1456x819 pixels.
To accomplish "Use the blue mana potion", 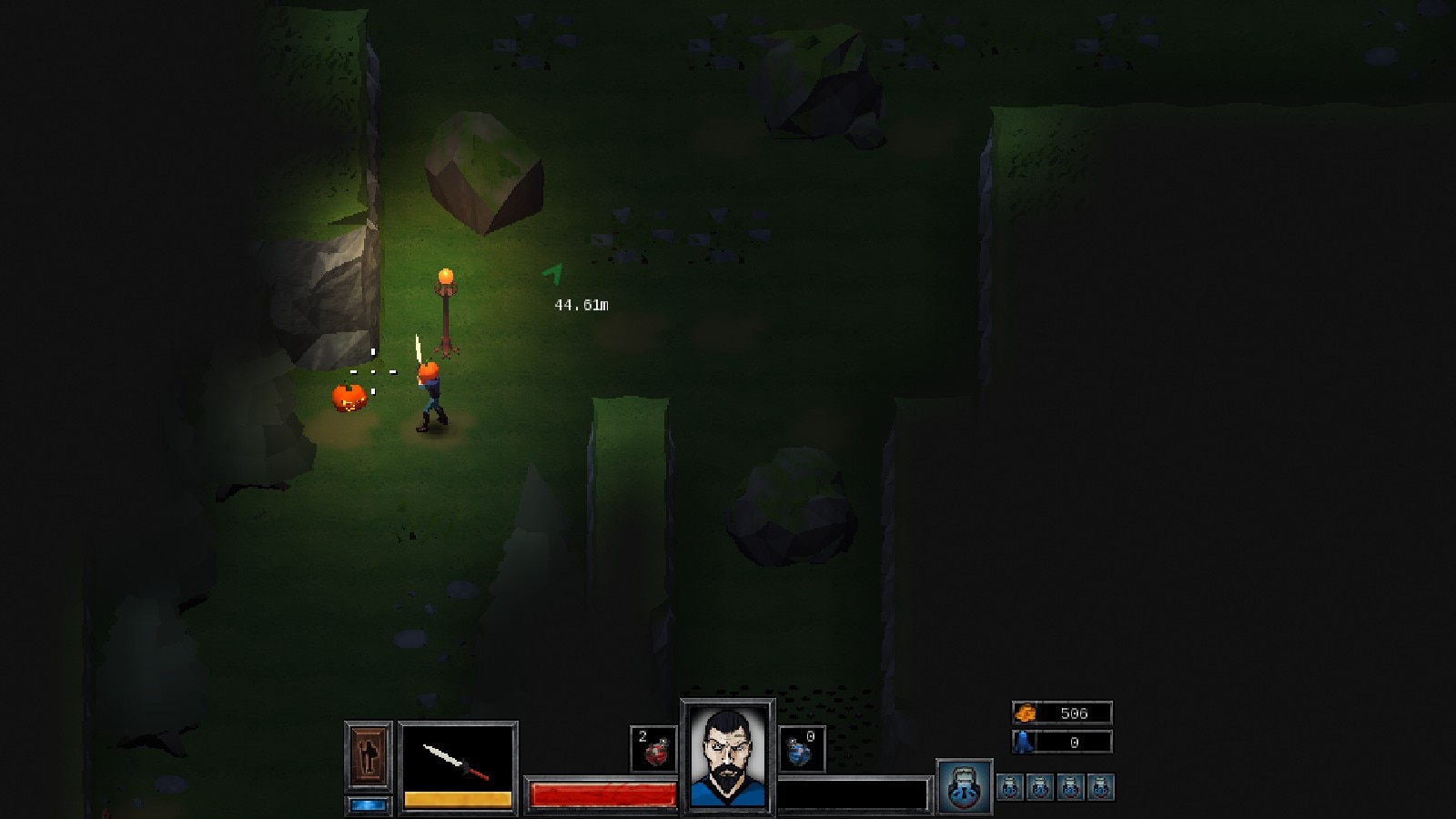I will pyautogui.click(x=801, y=748).
